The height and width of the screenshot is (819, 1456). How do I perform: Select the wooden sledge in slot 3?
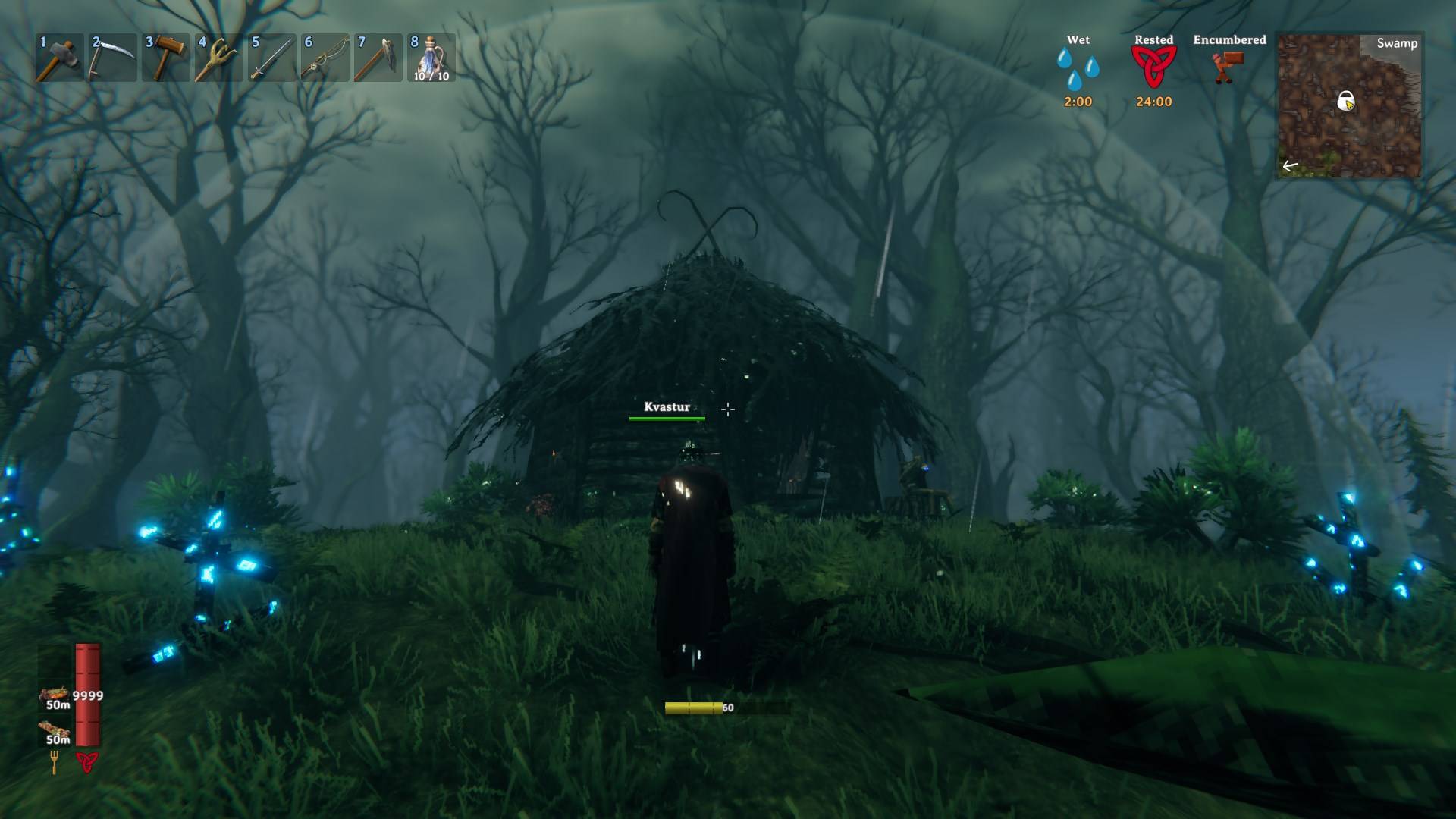pyautogui.click(x=167, y=57)
